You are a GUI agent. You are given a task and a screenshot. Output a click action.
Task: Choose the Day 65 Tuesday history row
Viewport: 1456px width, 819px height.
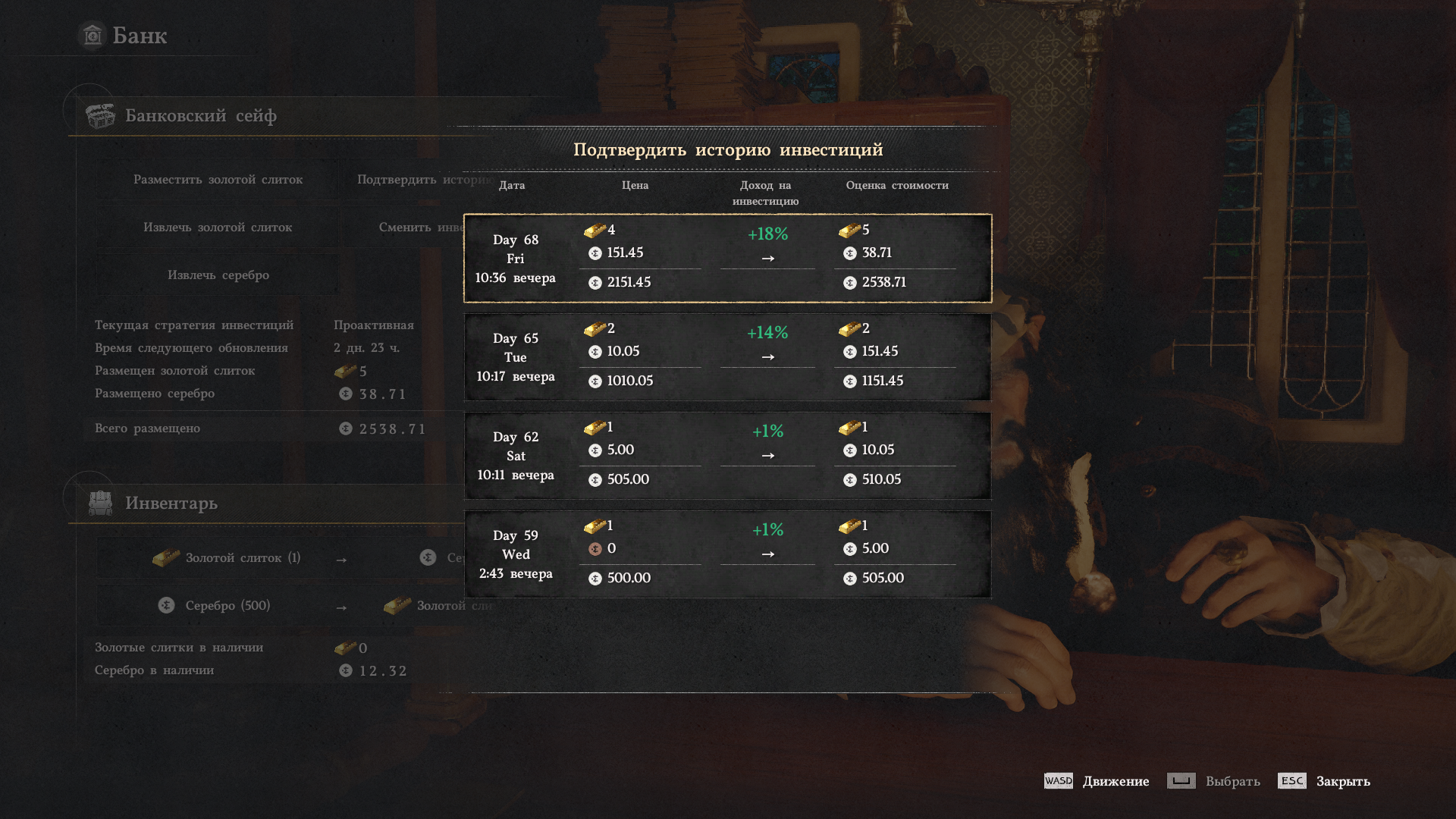[x=727, y=357]
